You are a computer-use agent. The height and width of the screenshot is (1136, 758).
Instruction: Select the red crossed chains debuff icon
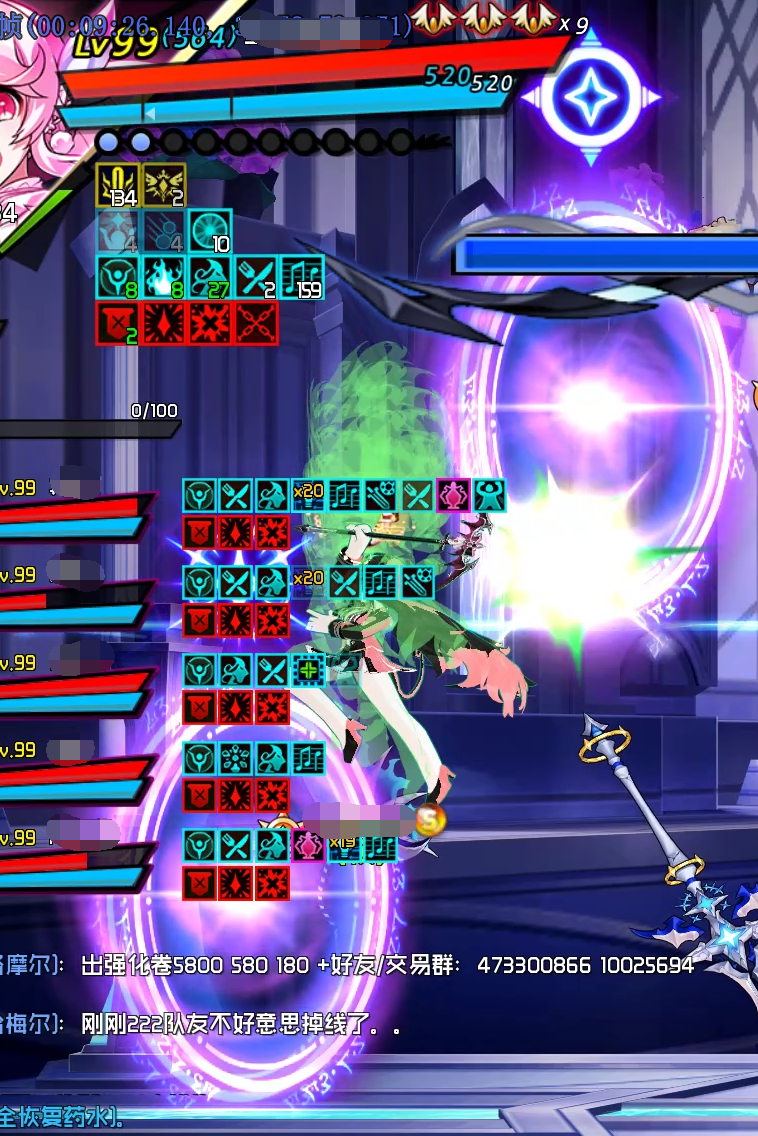255,323
